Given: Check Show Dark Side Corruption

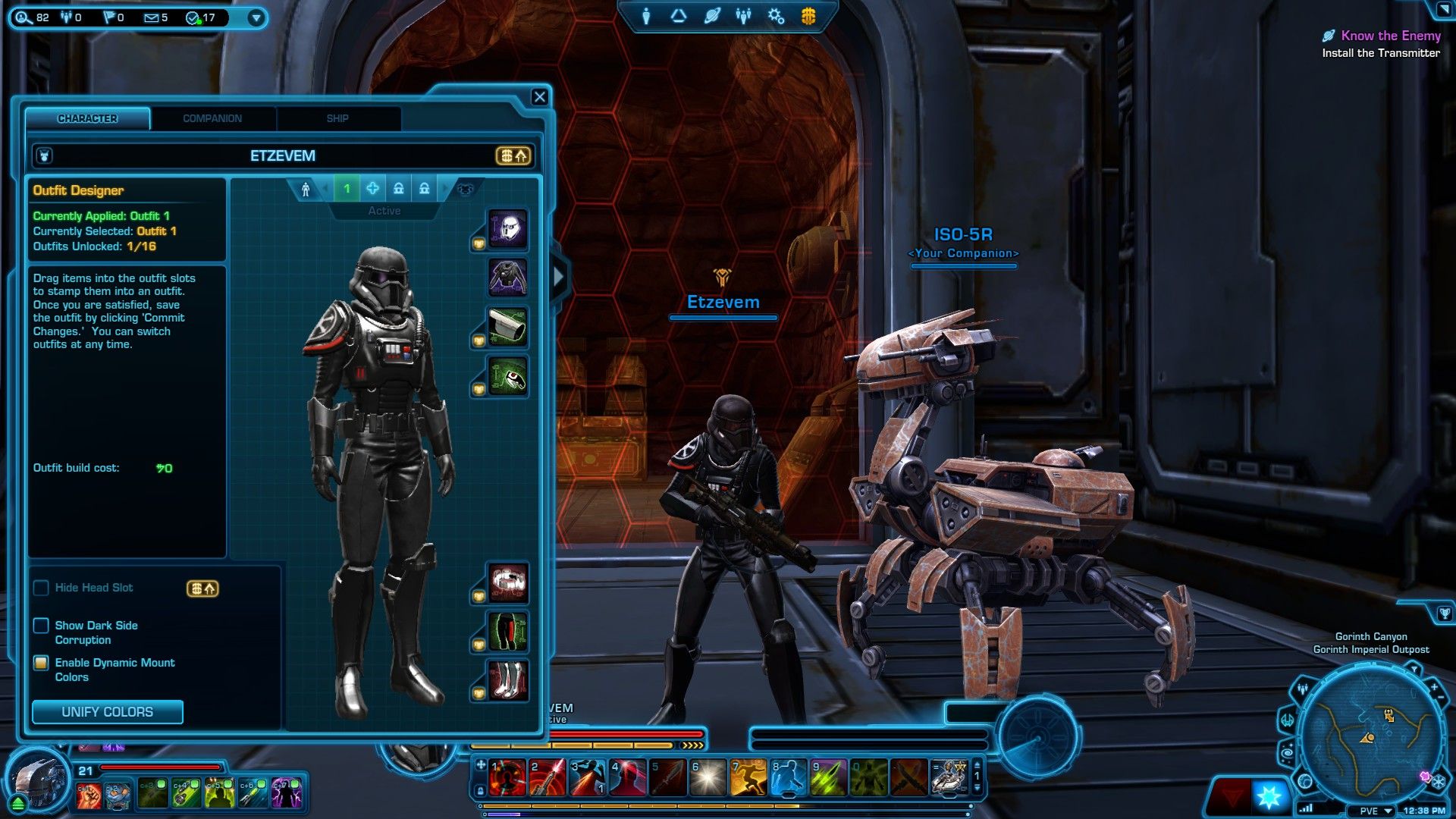Looking at the screenshot, I should (42, 626).
